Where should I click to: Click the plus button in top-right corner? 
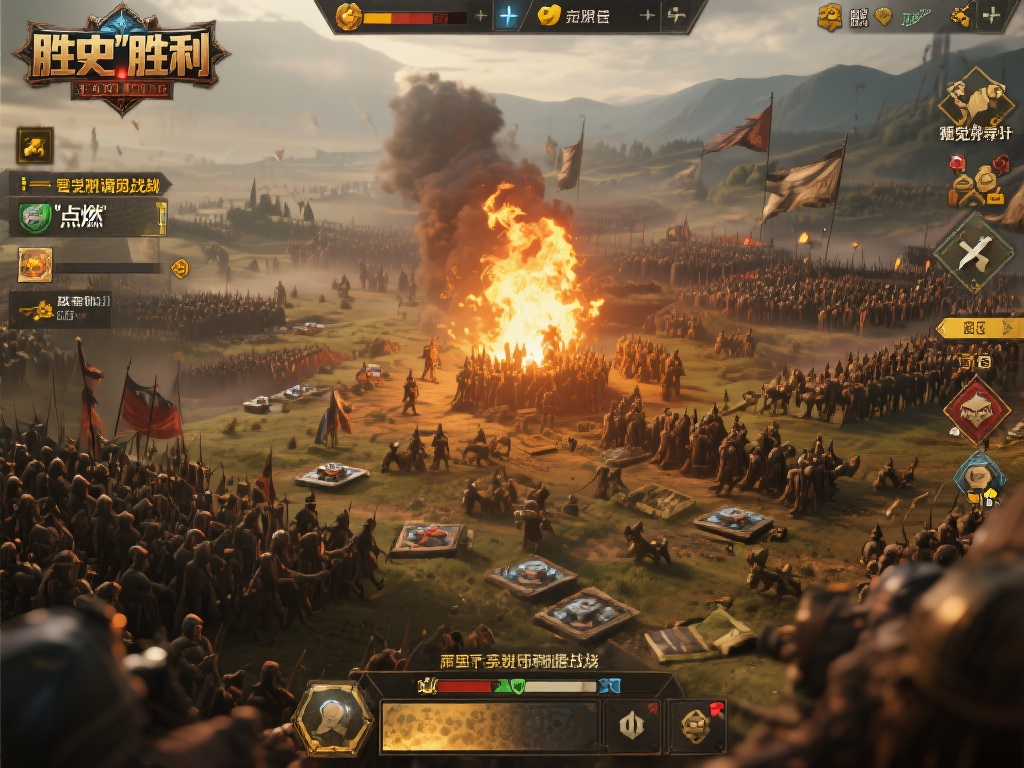click(990, 16)
